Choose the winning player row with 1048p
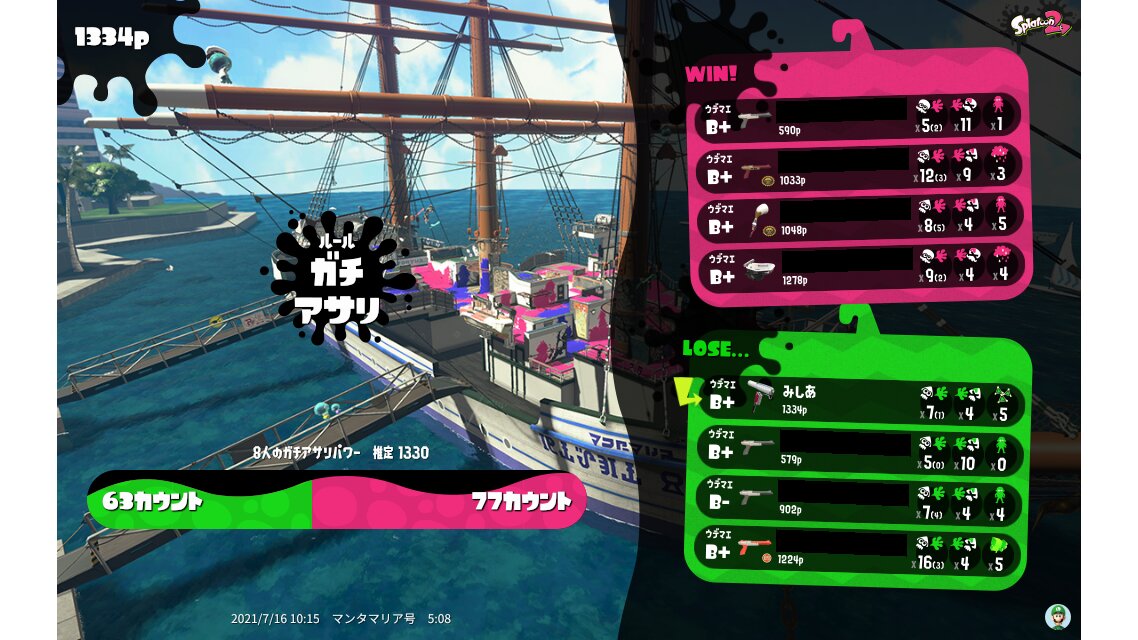 [x=859, y=216]
